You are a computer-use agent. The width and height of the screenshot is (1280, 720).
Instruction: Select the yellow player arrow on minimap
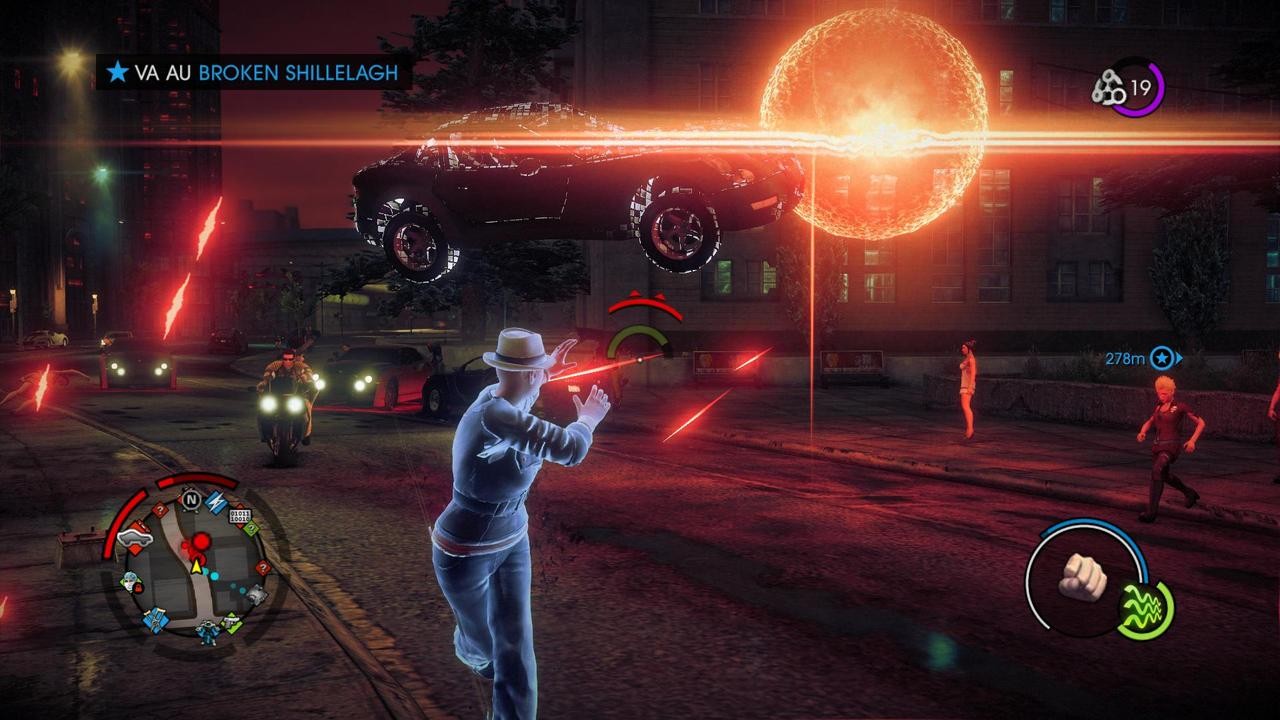196,567
